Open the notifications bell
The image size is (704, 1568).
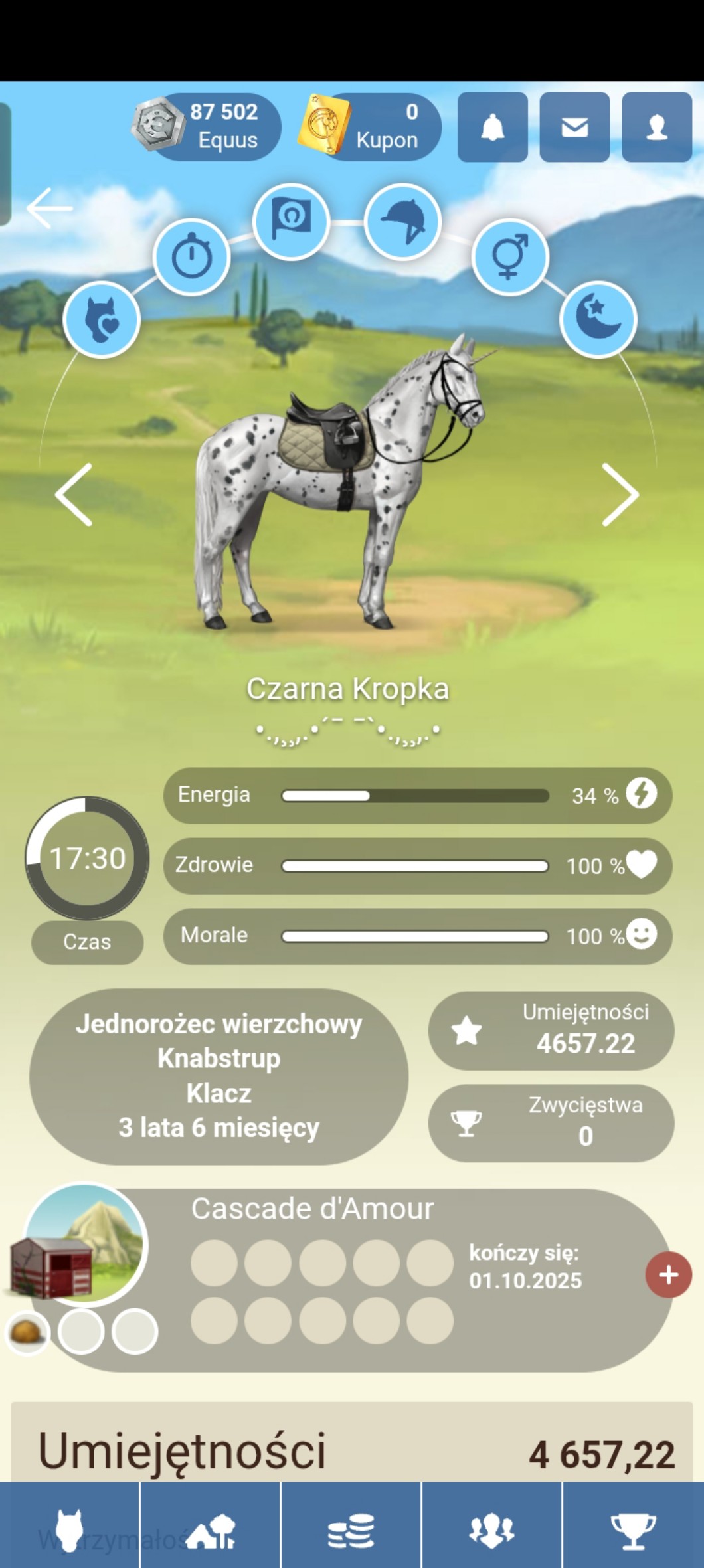tap(492, 127)
